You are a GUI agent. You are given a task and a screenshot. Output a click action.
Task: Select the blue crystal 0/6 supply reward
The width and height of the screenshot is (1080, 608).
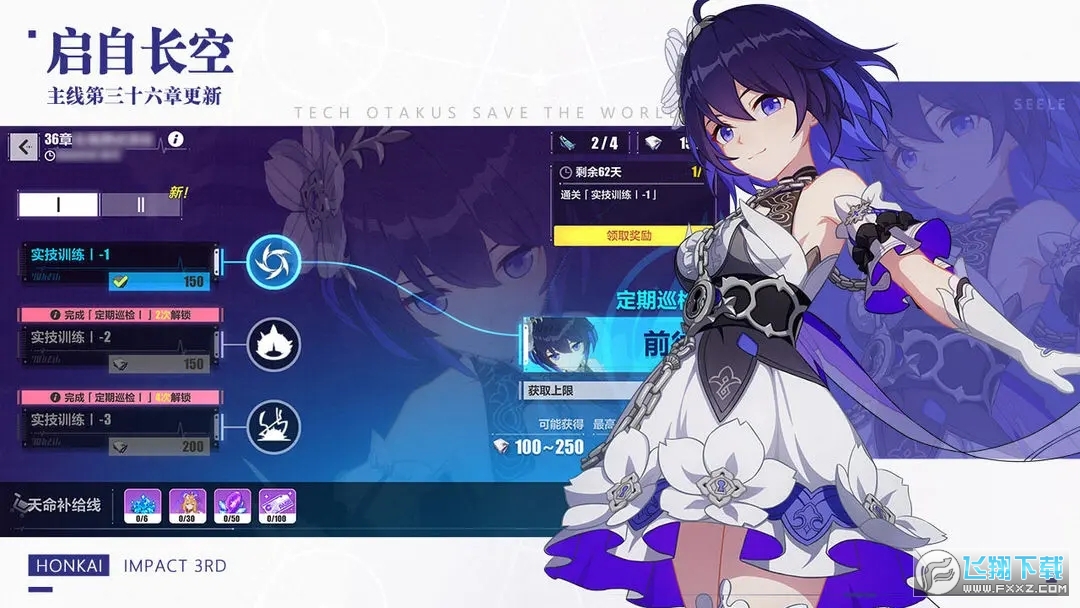click(141, 507)
